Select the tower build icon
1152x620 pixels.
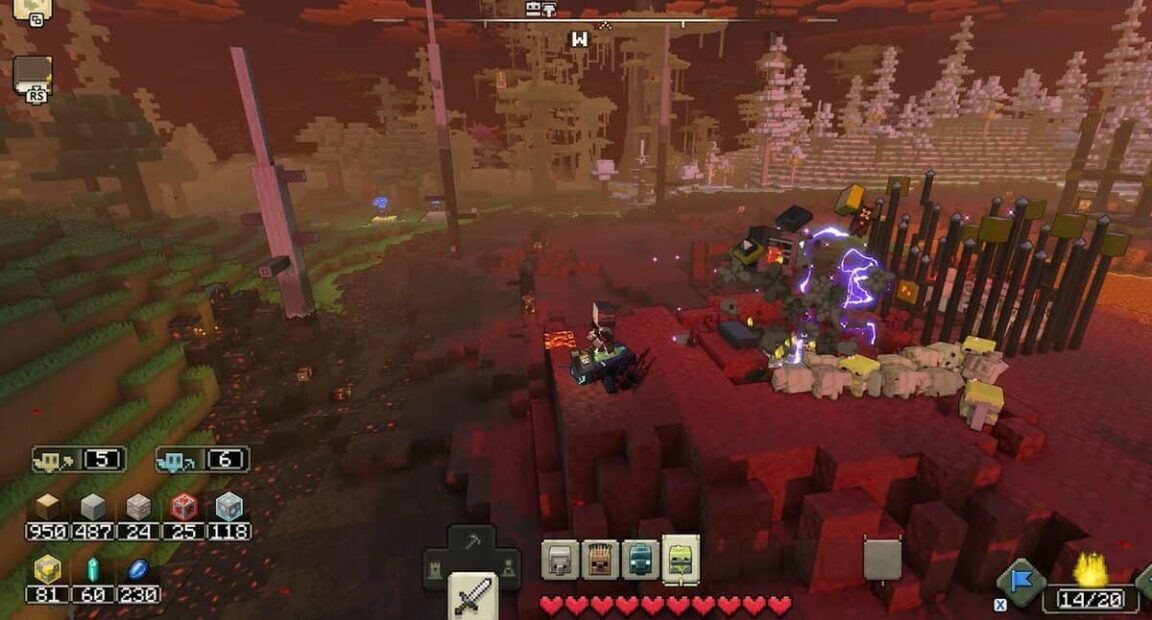[437, 568]
